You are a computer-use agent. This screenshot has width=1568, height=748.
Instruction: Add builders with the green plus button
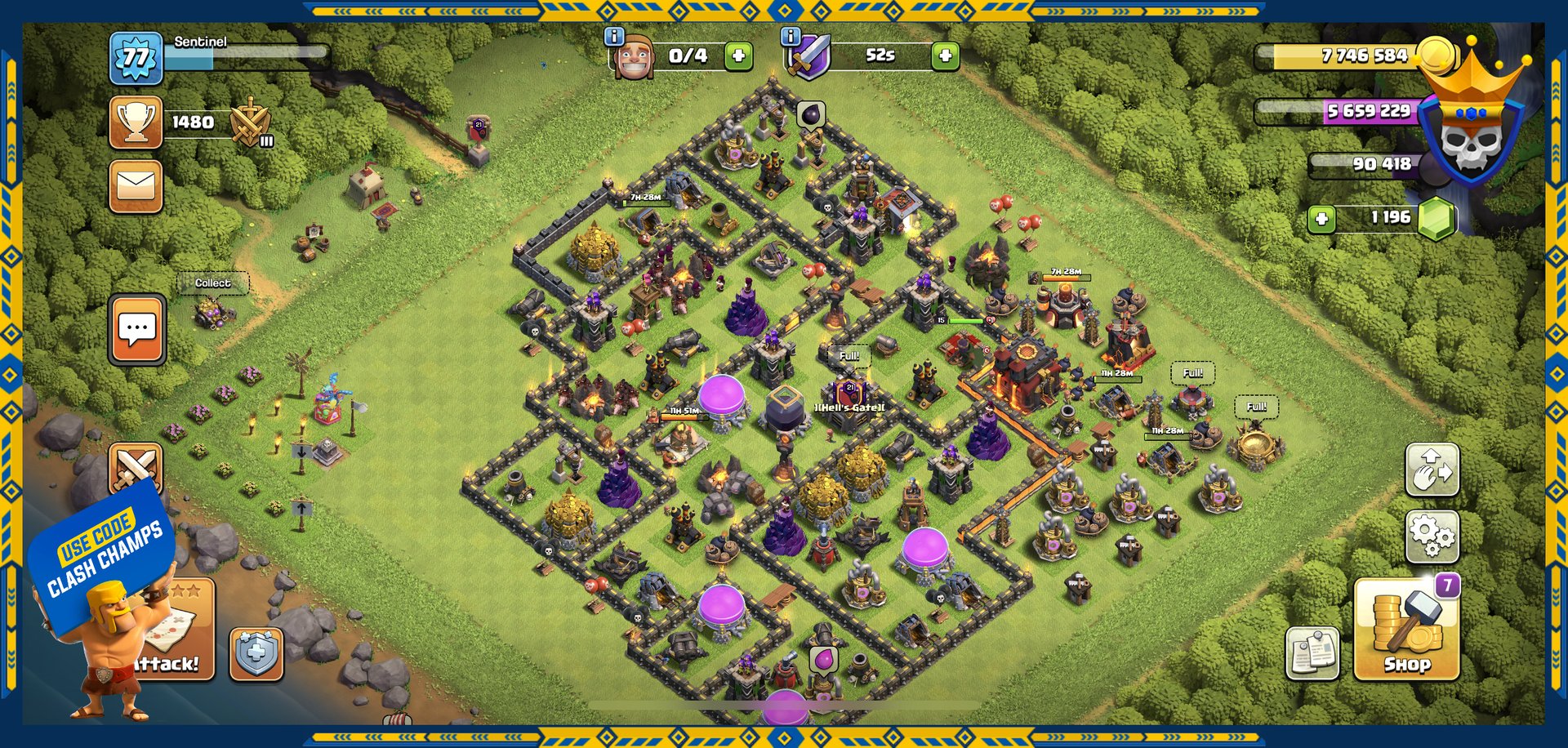point(738,56)
